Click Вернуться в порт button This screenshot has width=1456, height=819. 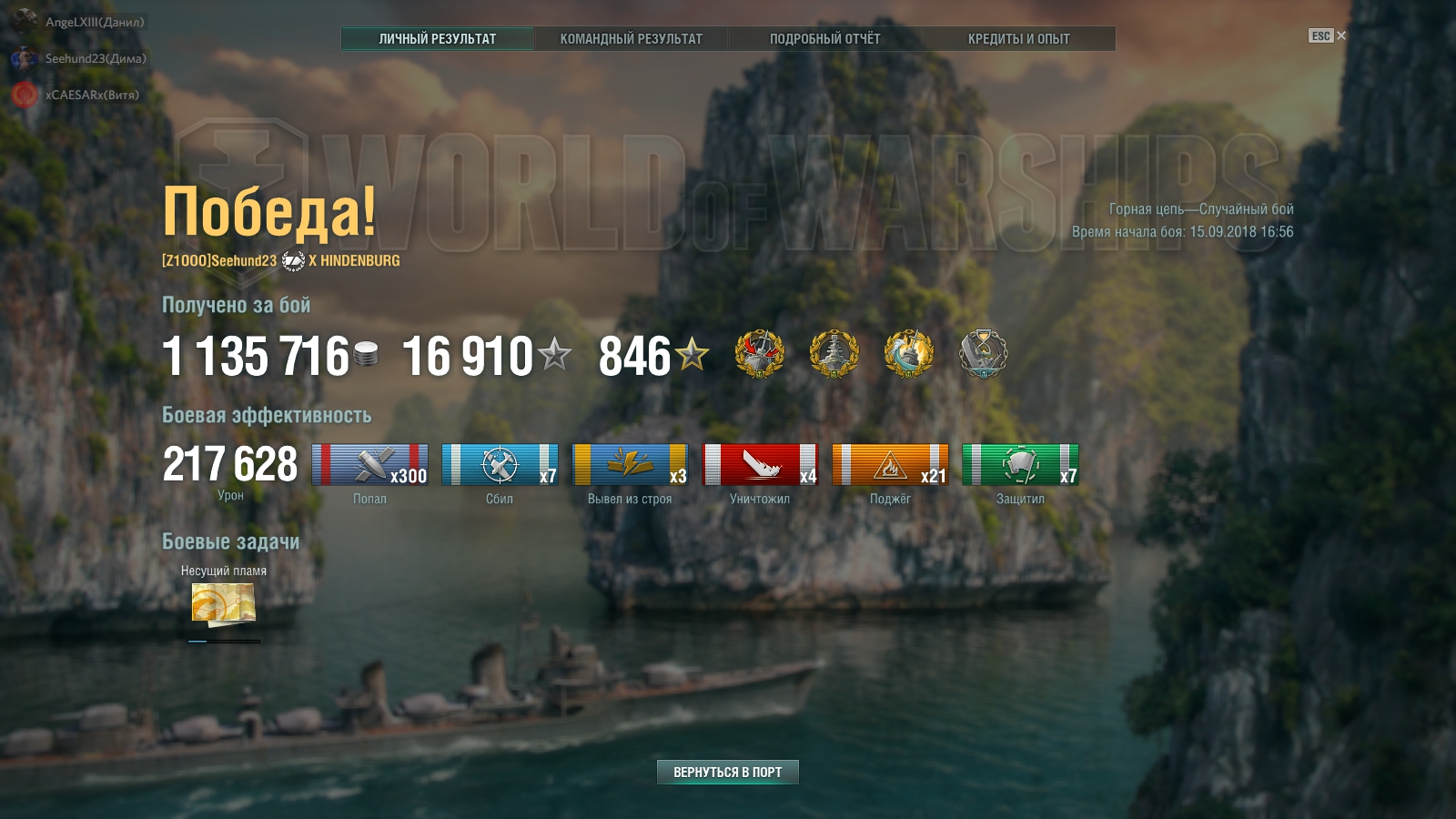tap(727, 772)
